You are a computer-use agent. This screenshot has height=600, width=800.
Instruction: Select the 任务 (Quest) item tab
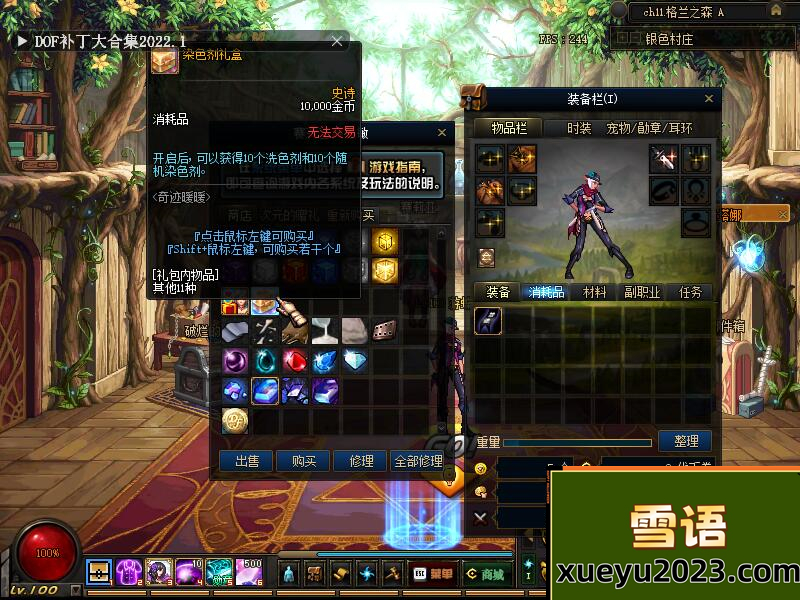pyautogui.click(x=690, y=292)
